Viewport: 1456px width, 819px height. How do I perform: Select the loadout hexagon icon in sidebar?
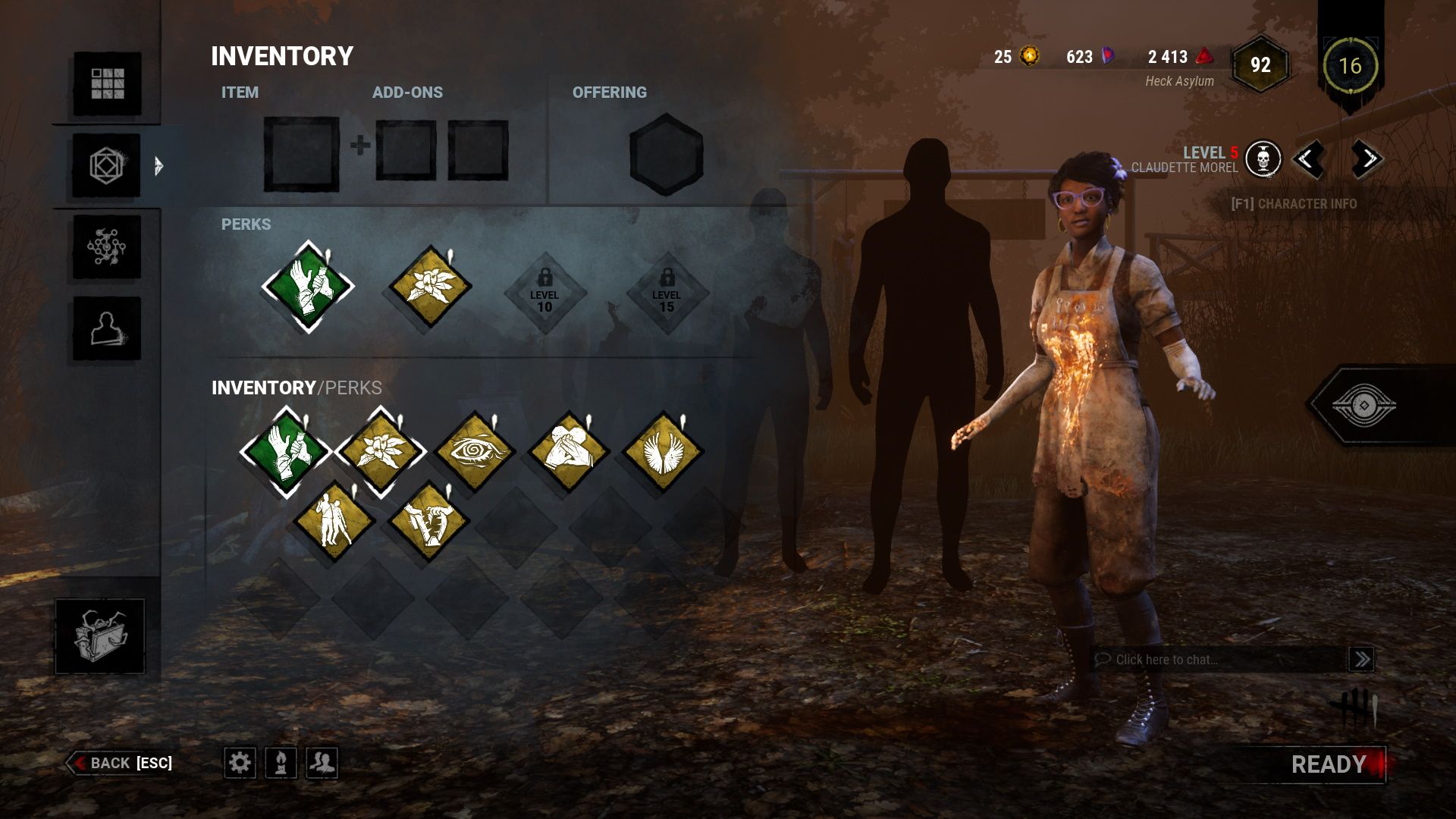[x=109, y=165]
